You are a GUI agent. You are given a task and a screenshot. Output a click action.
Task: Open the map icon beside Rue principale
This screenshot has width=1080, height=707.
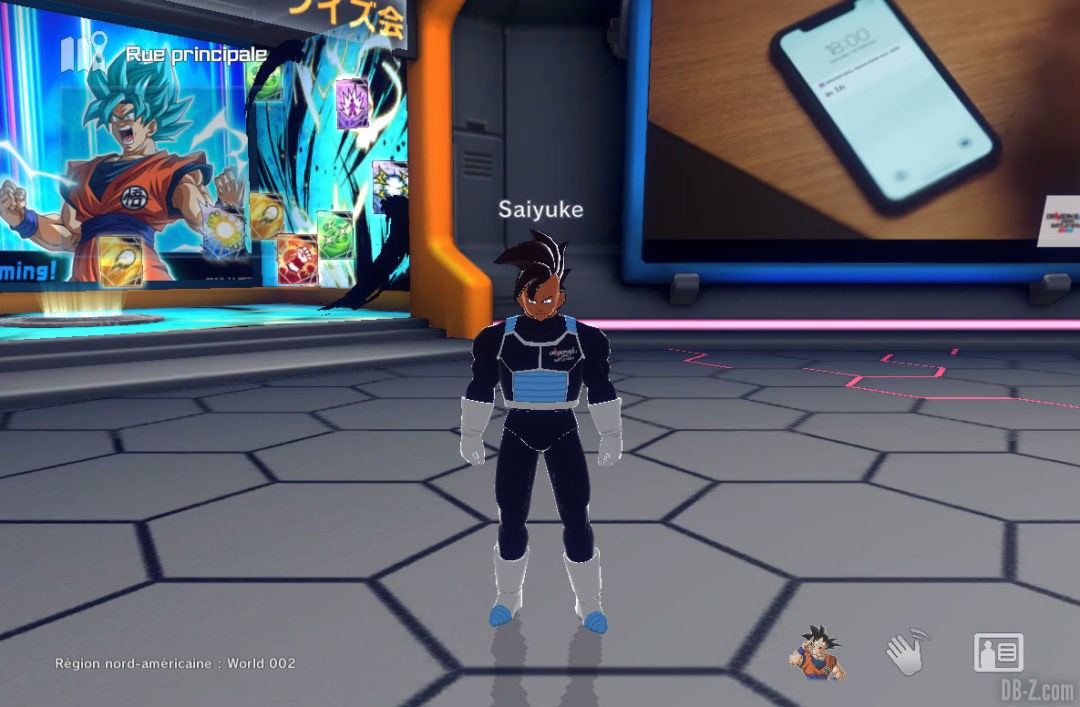(84, 53)
